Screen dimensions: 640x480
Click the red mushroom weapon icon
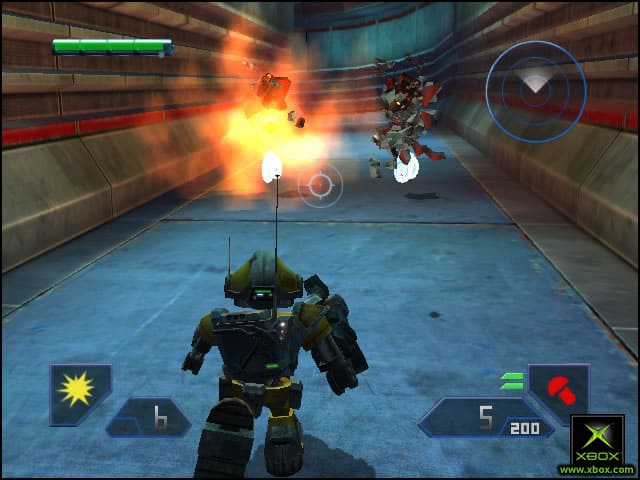[556, 388]
